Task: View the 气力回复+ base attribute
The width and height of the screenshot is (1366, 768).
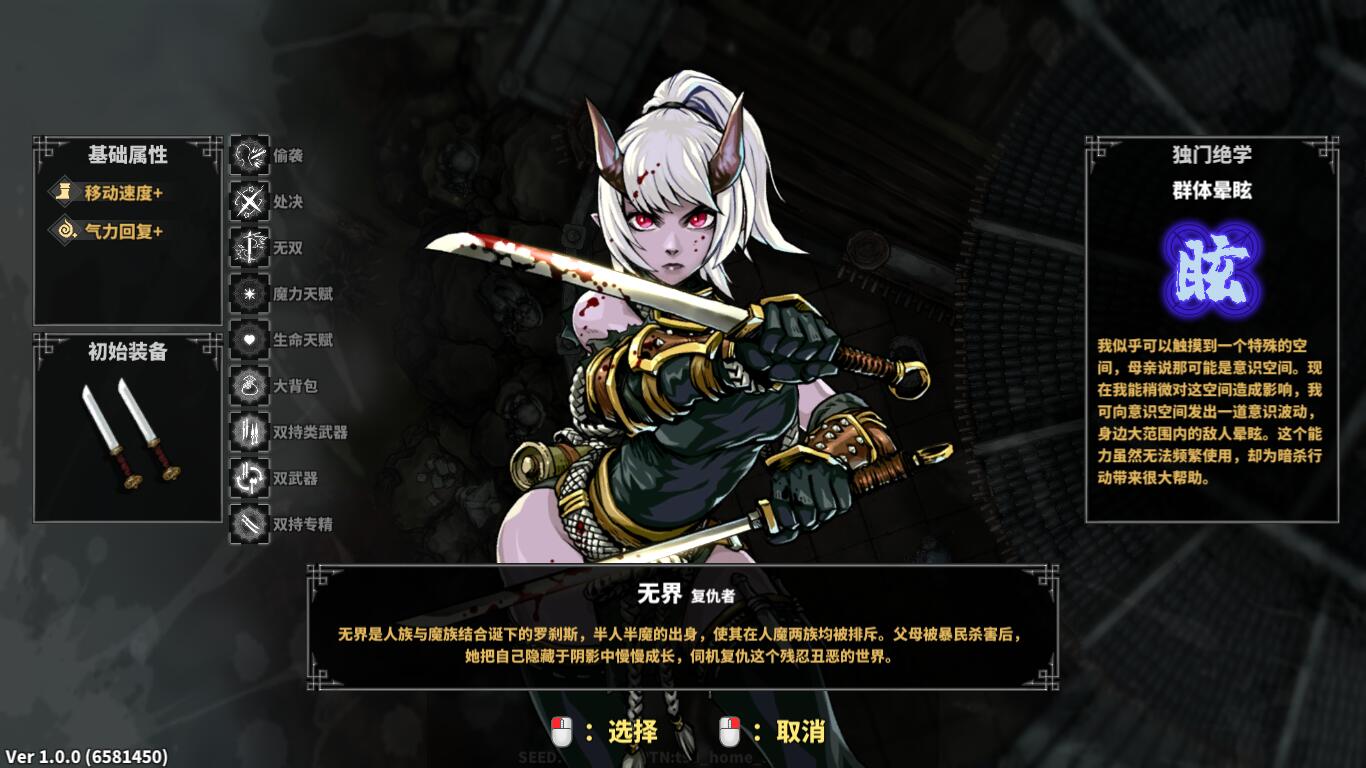Action: point(110,231)
